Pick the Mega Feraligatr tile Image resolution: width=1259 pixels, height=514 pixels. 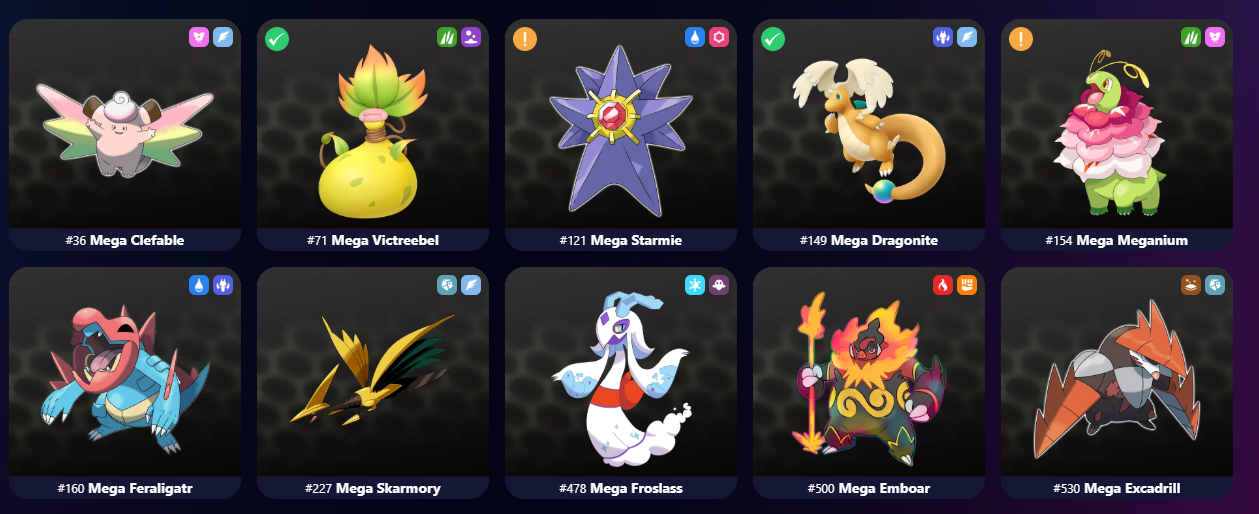click(125, 378)
